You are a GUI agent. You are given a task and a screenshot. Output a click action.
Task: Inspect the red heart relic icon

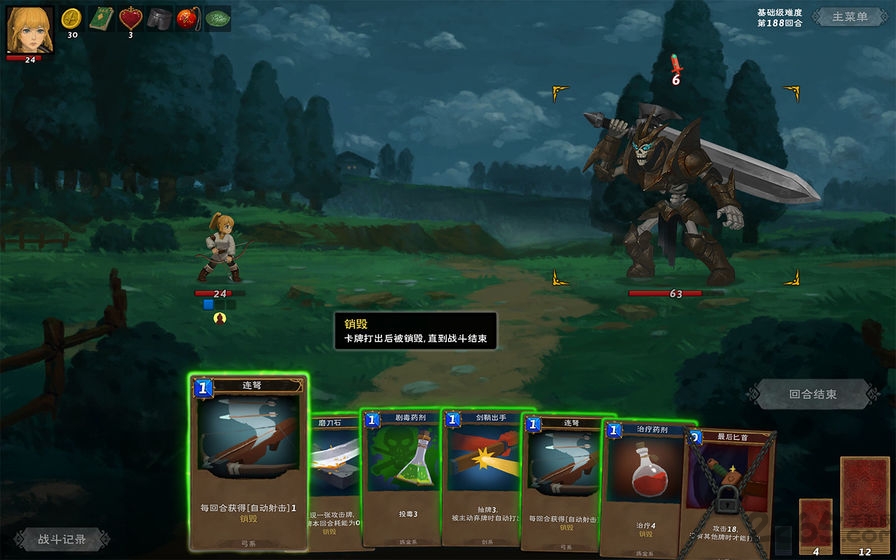(x=130, y=18)
